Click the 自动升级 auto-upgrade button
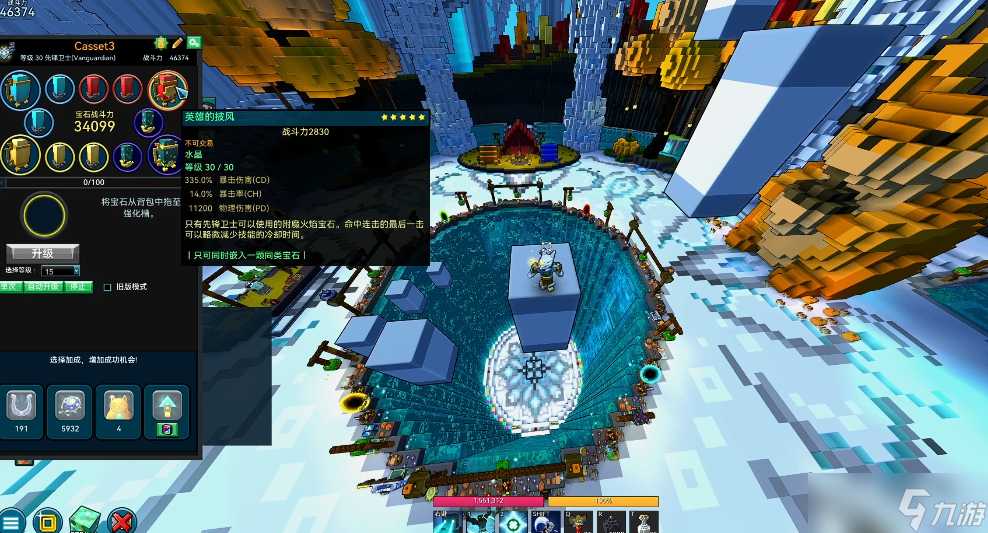Image resolution: width=988 pixels, height=533 pixels. coord(43,287)
